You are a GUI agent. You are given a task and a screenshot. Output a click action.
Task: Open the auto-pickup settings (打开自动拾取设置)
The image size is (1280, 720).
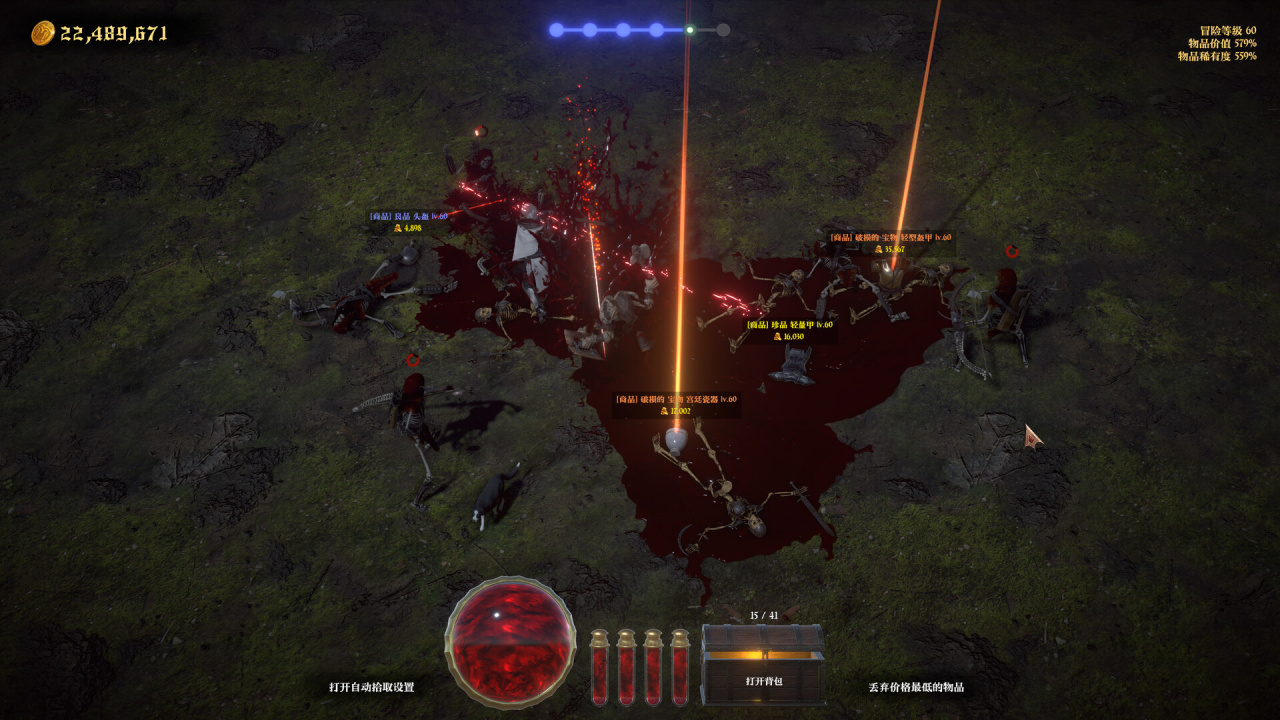(x=371, y=687)
